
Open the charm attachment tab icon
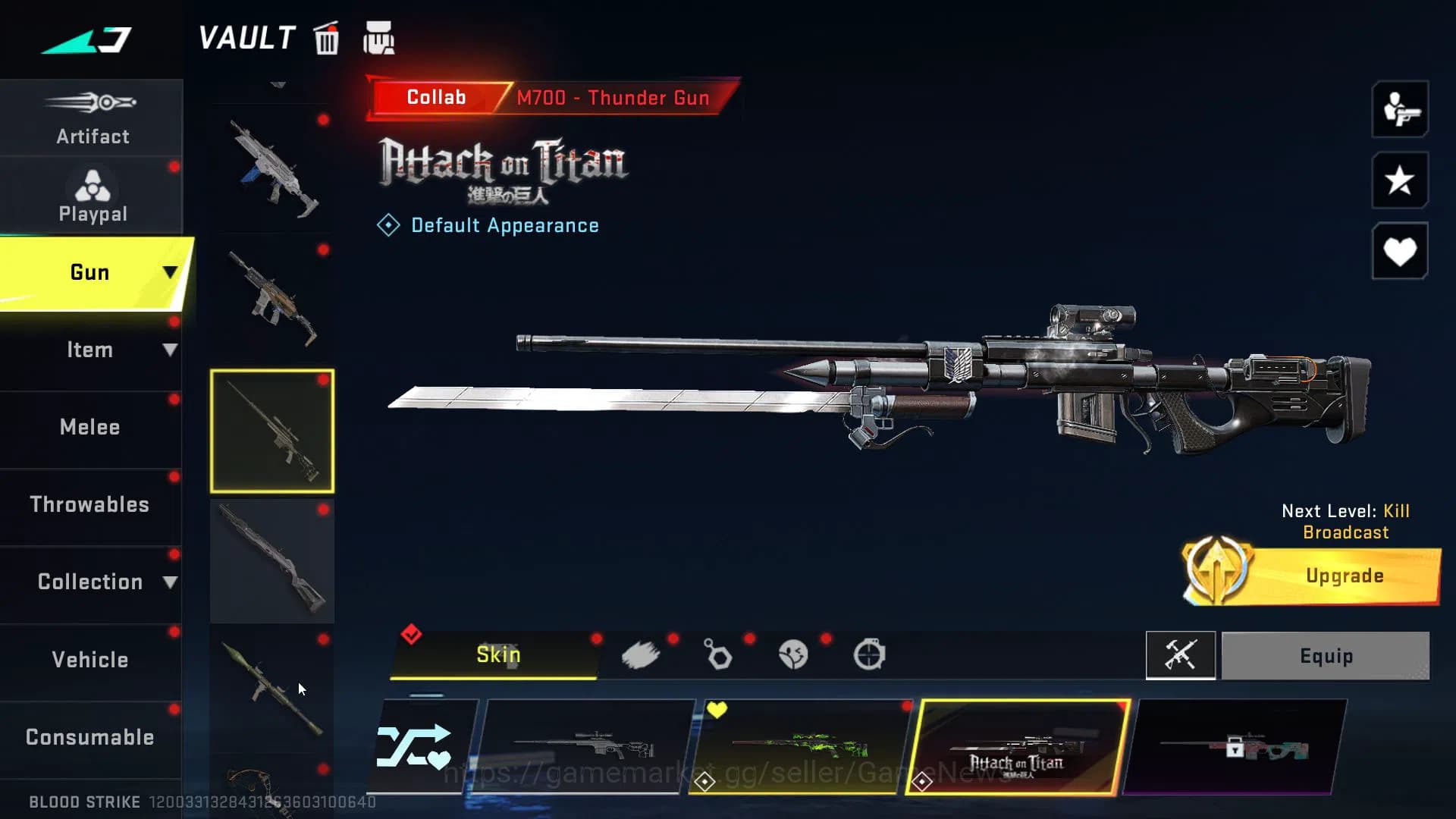[717, 655]
